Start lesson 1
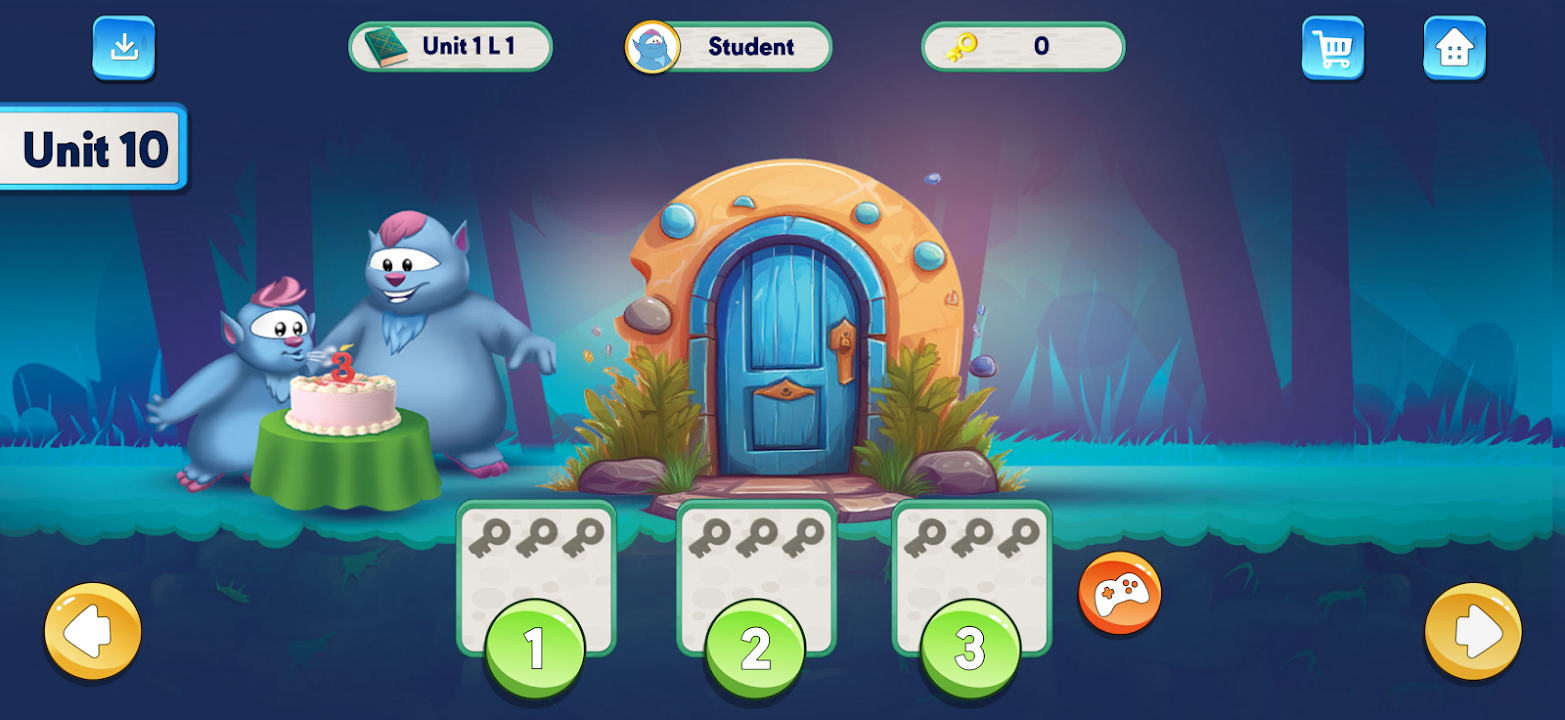1565x720 pixels. point(535,648)
